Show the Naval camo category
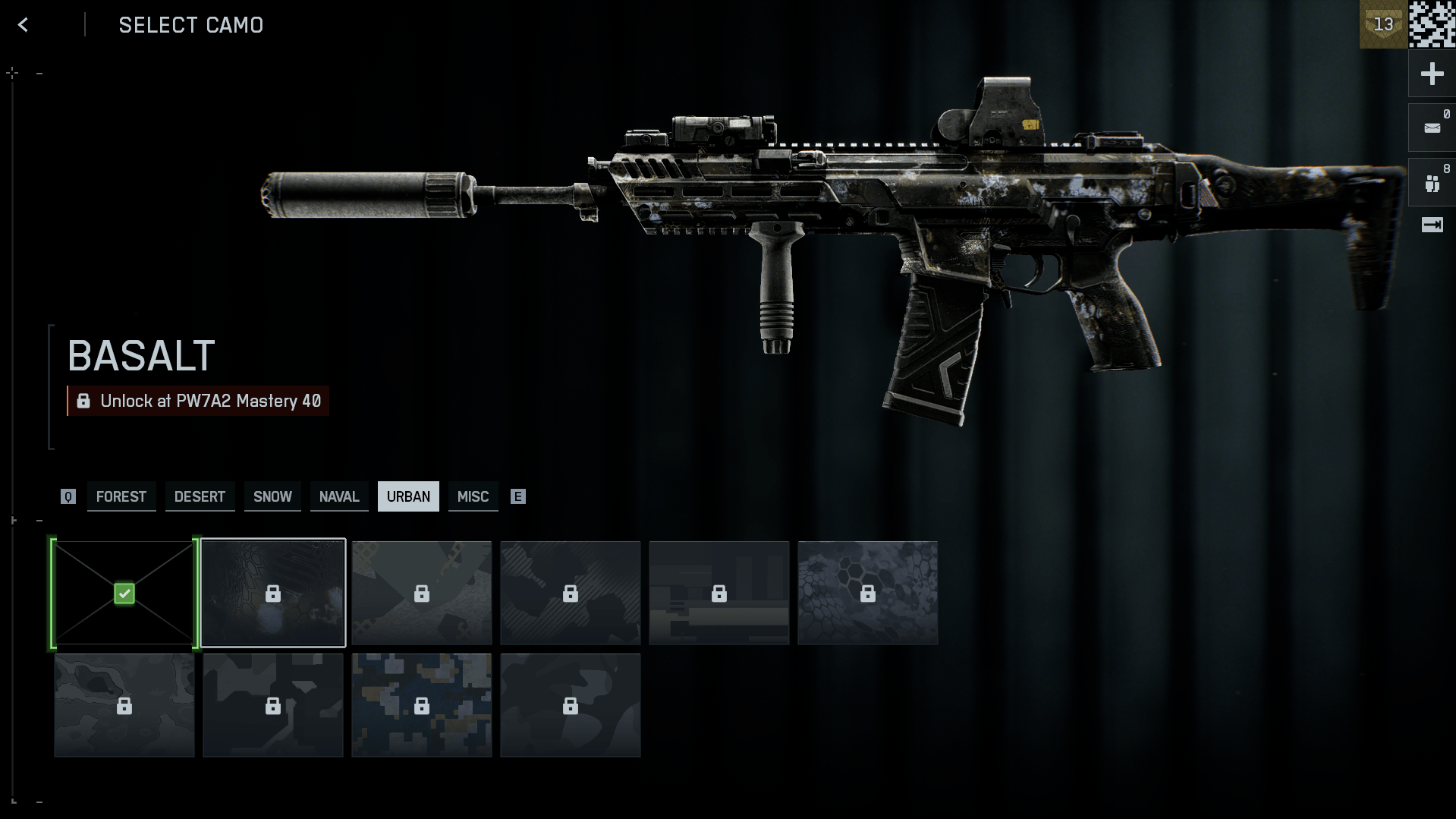This screenshot has width=1456, height=819. coord(338,496)
